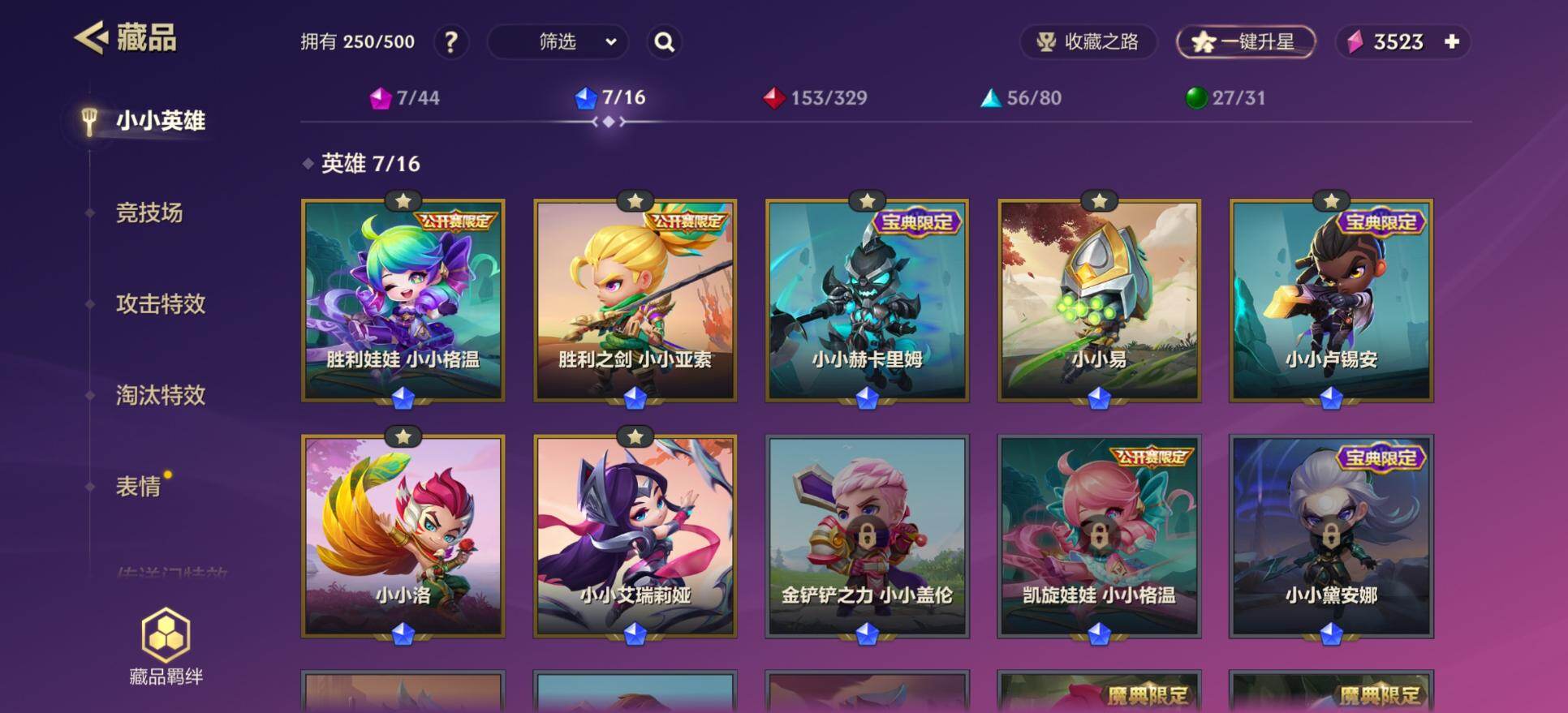1568x713 pixels.
Task: Select the 小小赫卡里姆 card
Action: (x=867, y=300)
